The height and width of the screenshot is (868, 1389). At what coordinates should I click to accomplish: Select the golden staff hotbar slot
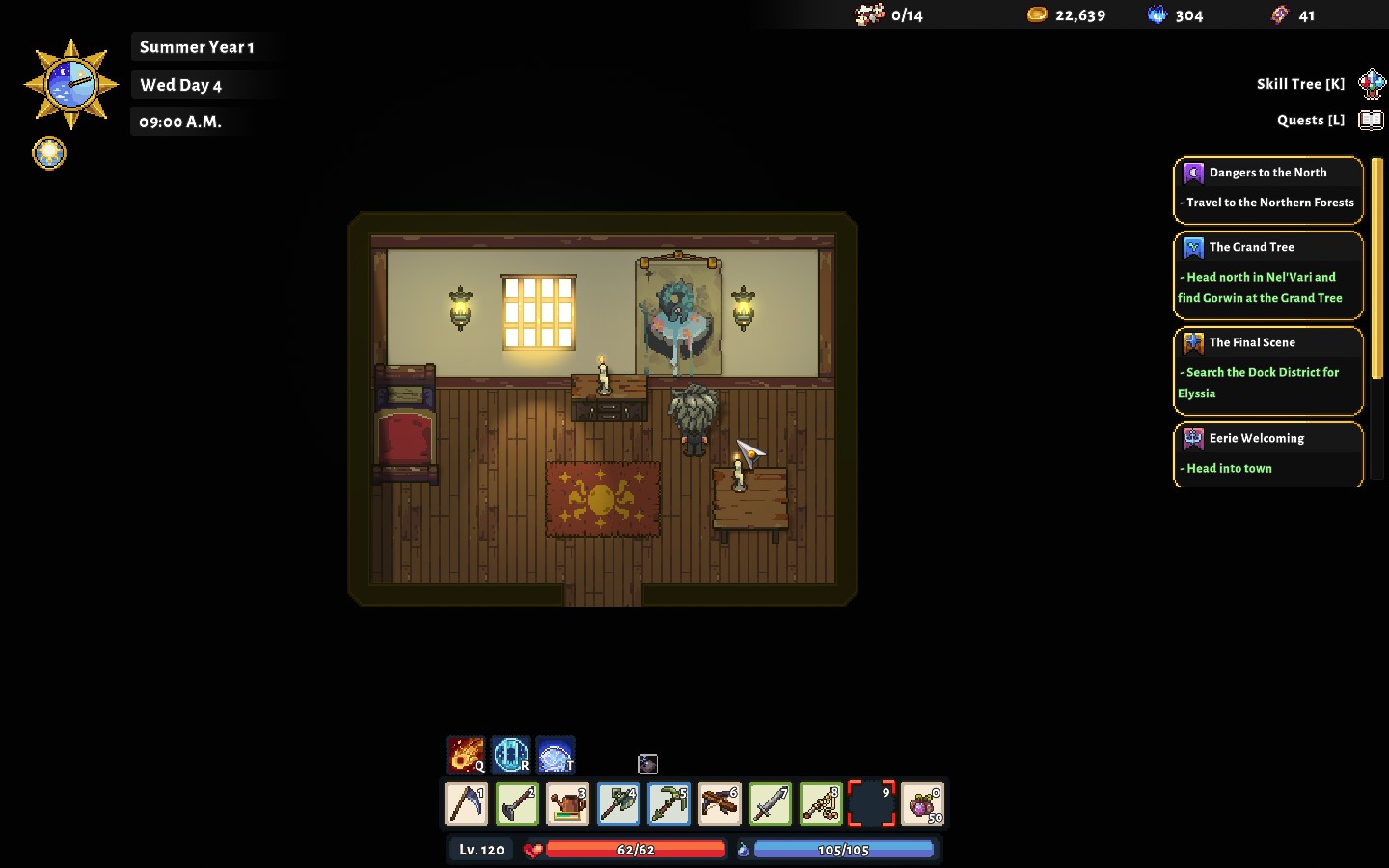pos(821,803)
